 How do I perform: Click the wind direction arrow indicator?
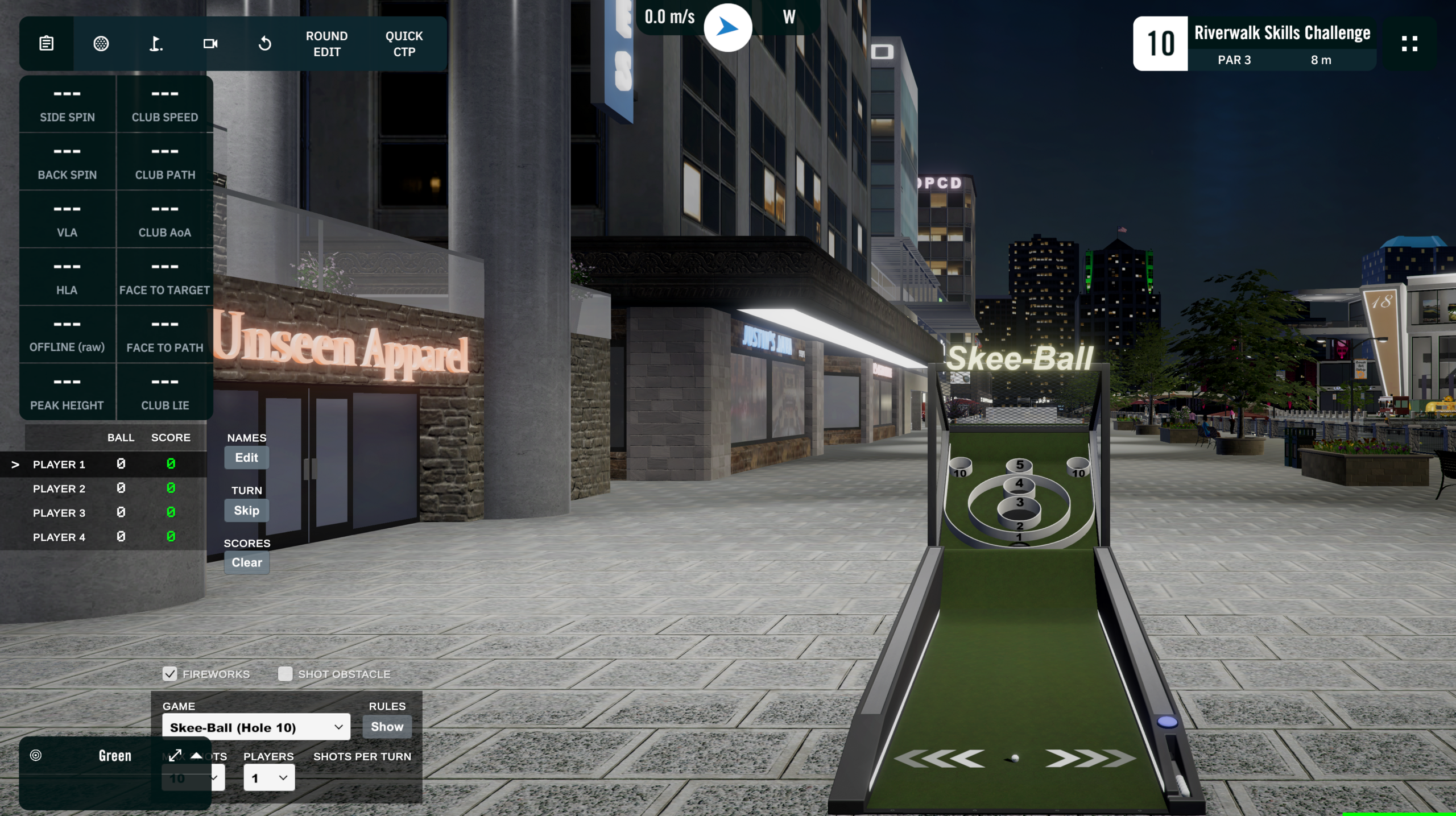pyautogui.click(x=727, y=27)
